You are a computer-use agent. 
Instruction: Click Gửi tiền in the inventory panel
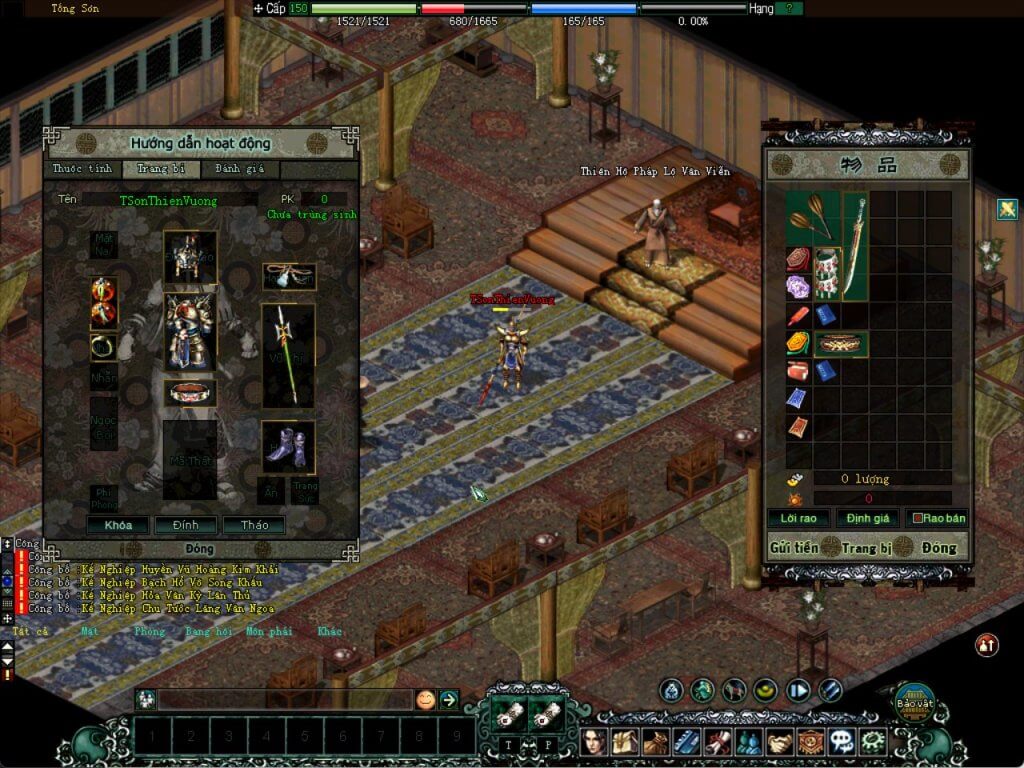coord(793,547)
